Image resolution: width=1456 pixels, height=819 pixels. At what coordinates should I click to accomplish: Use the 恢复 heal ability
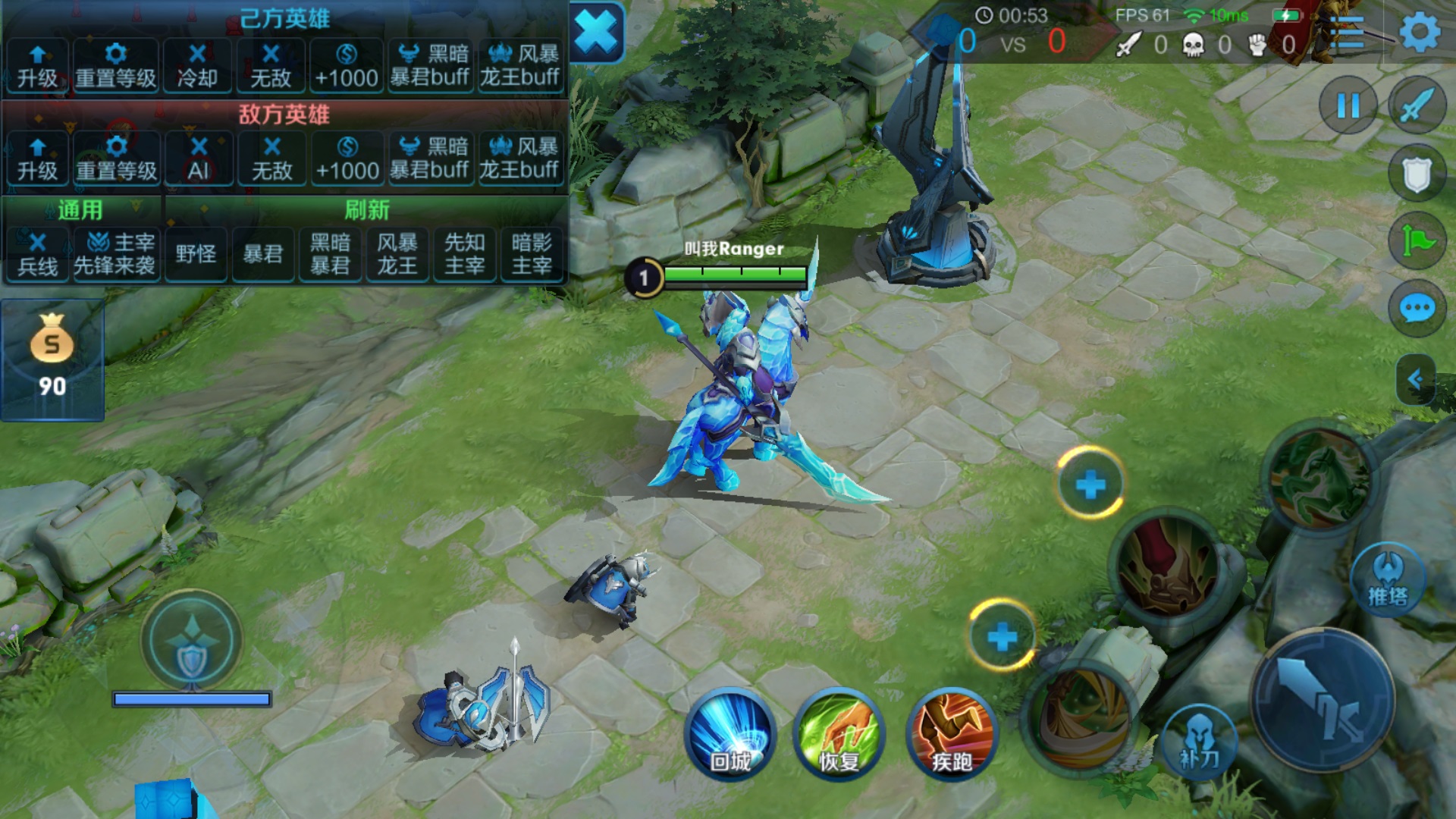(839, 734)
